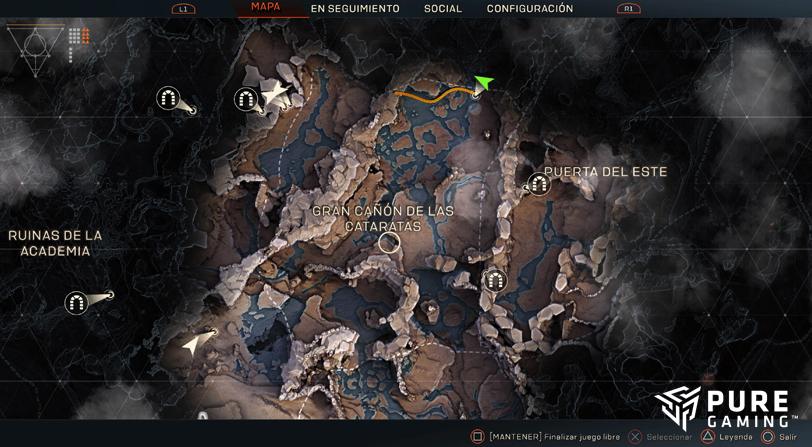Select the arch marker beside Puerta del Este

[539, 184]
